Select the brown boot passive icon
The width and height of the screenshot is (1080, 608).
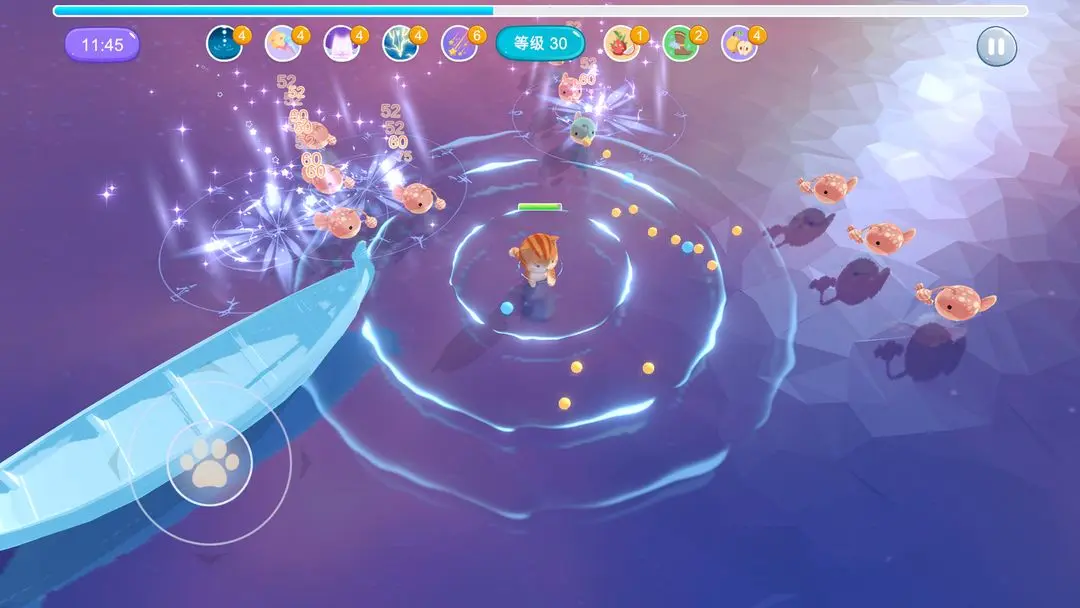680,44
